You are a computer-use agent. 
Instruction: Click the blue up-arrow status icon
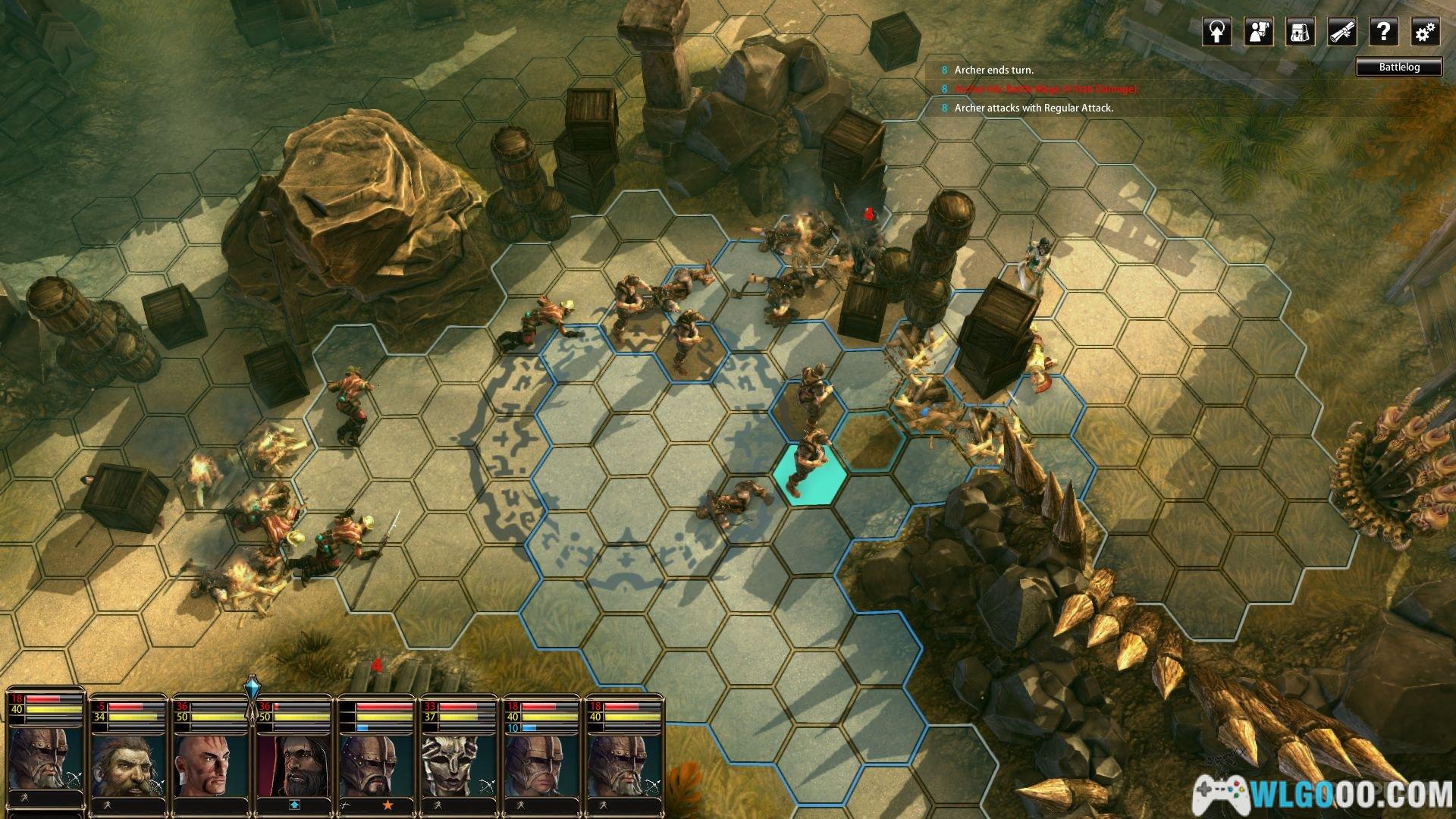pos(293,805)
